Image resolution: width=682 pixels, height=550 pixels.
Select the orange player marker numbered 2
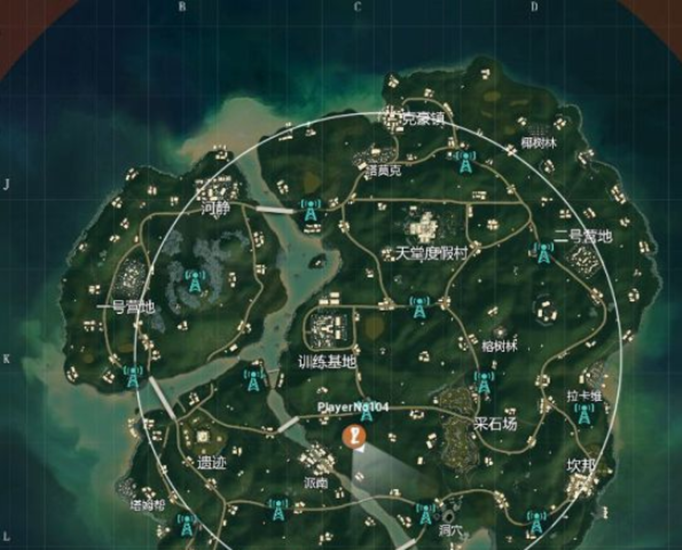pos(354,435)
